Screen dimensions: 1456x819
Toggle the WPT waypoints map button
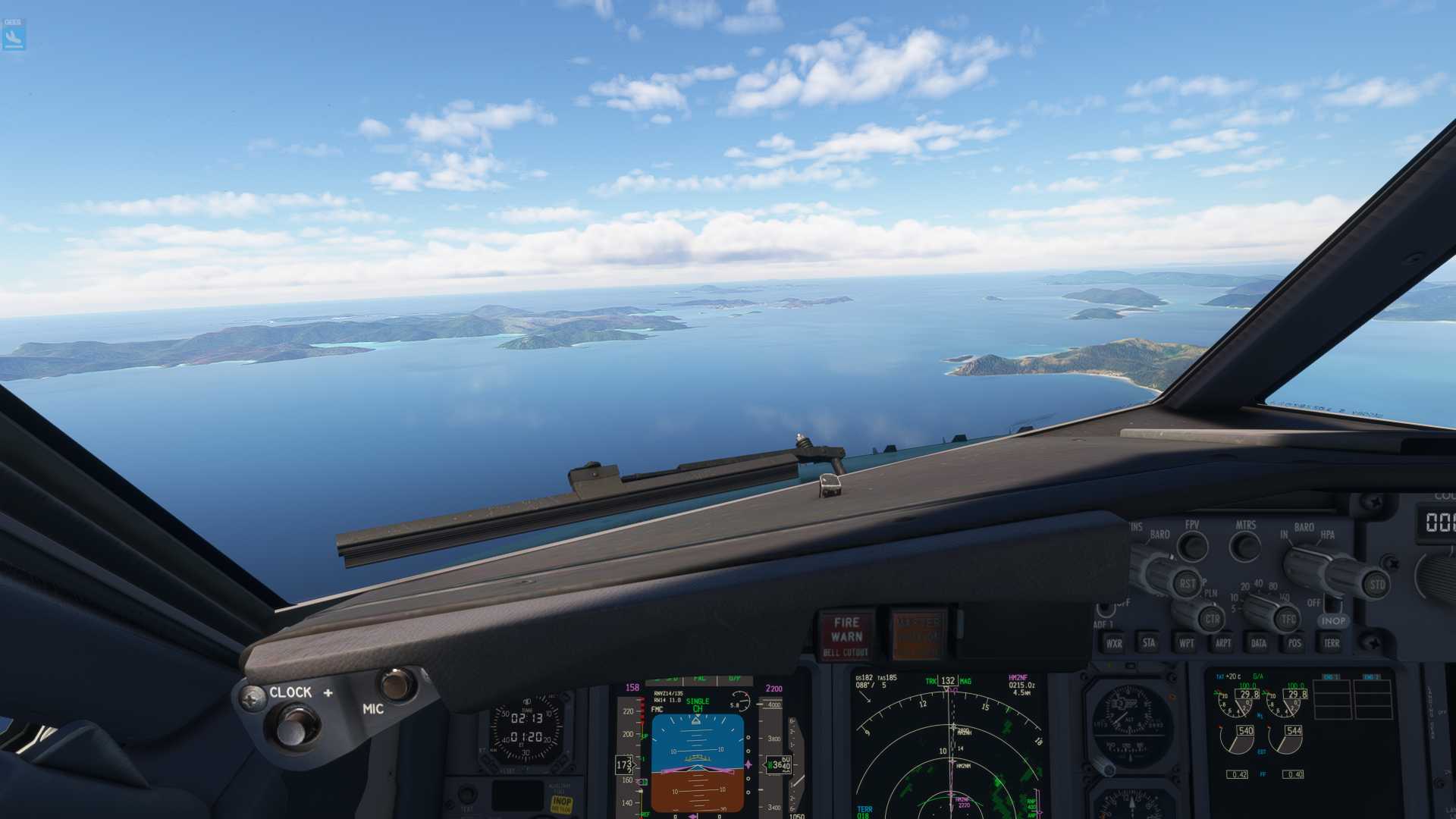(x=1186, y=643)
